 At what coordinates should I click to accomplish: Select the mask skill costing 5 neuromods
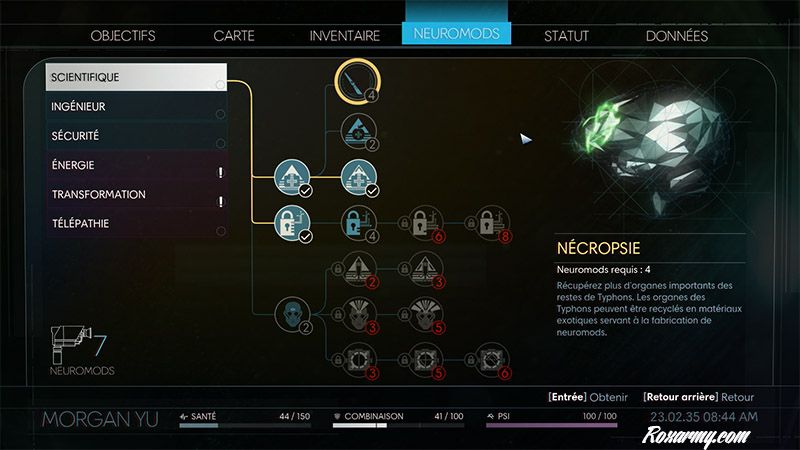(422, 310)
